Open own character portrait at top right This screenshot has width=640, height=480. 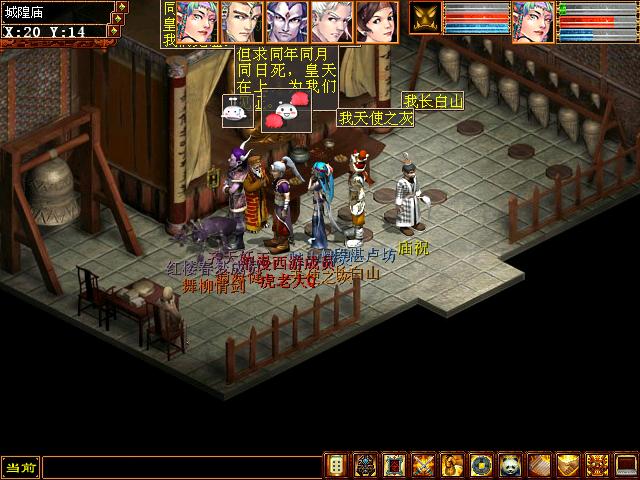[533, 20]
